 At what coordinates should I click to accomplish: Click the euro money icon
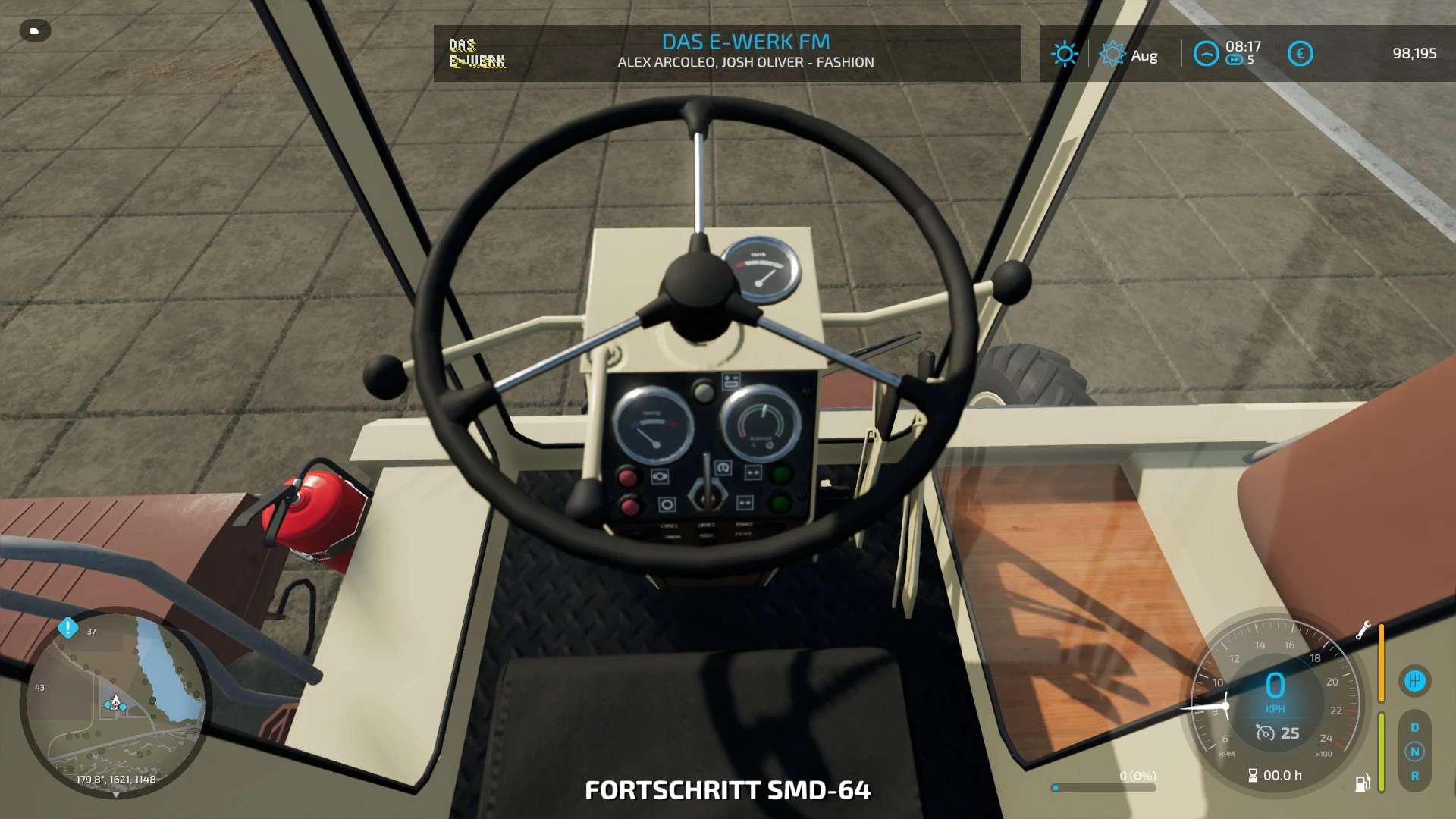[x=1300, y=54]
